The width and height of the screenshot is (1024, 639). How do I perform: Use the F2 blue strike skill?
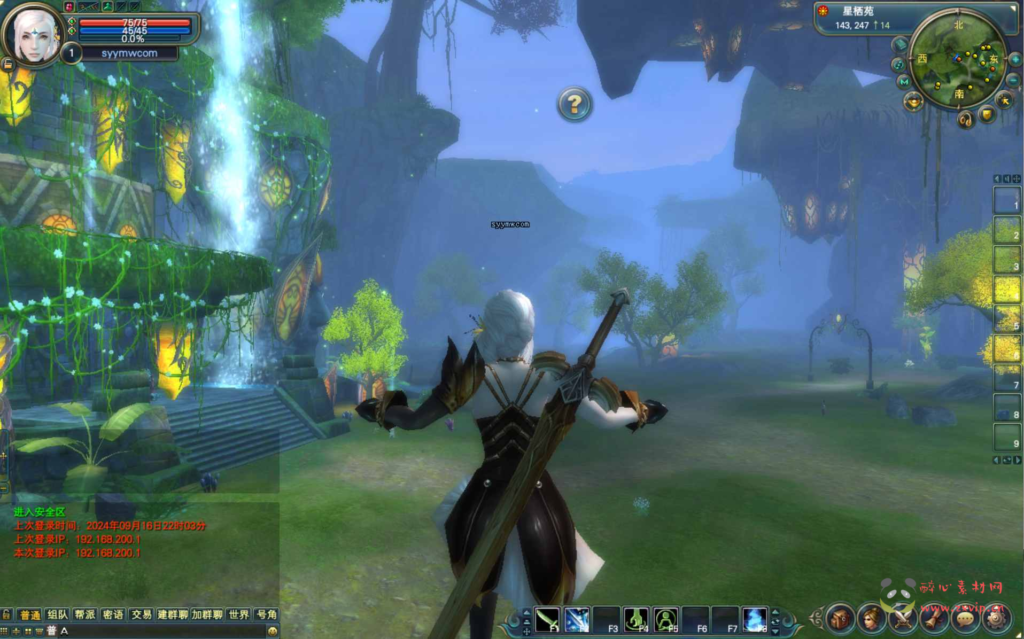(577, 619)
